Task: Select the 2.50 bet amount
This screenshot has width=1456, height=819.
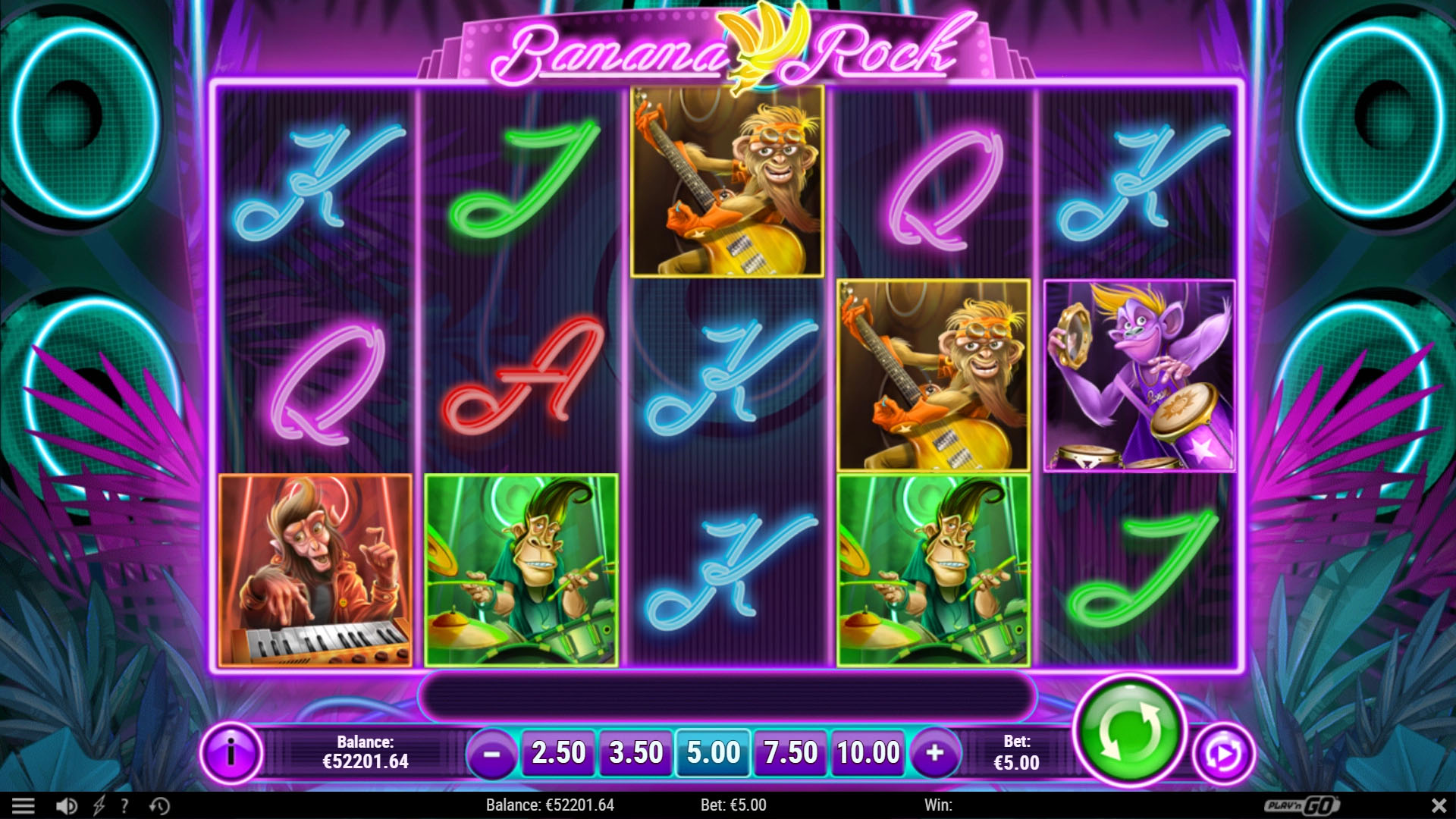Action: (x=559, y=753)
